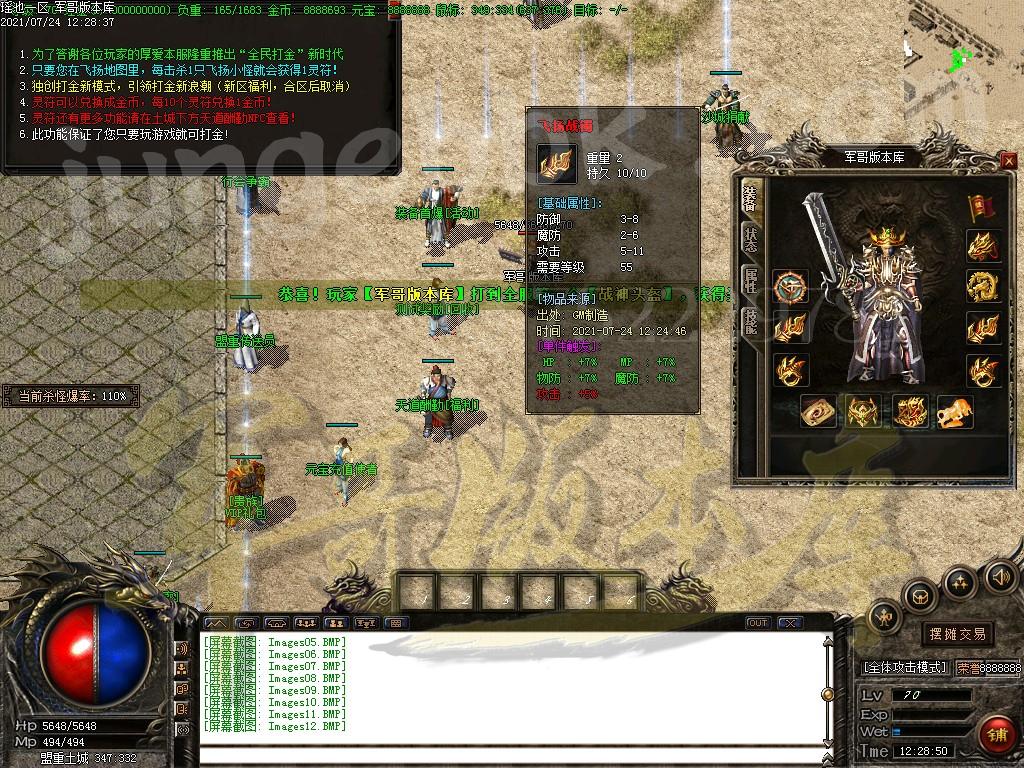The image size is (1024, 768).
Task: Select the red flag equipment slot
Action: (x=982, y=207)
